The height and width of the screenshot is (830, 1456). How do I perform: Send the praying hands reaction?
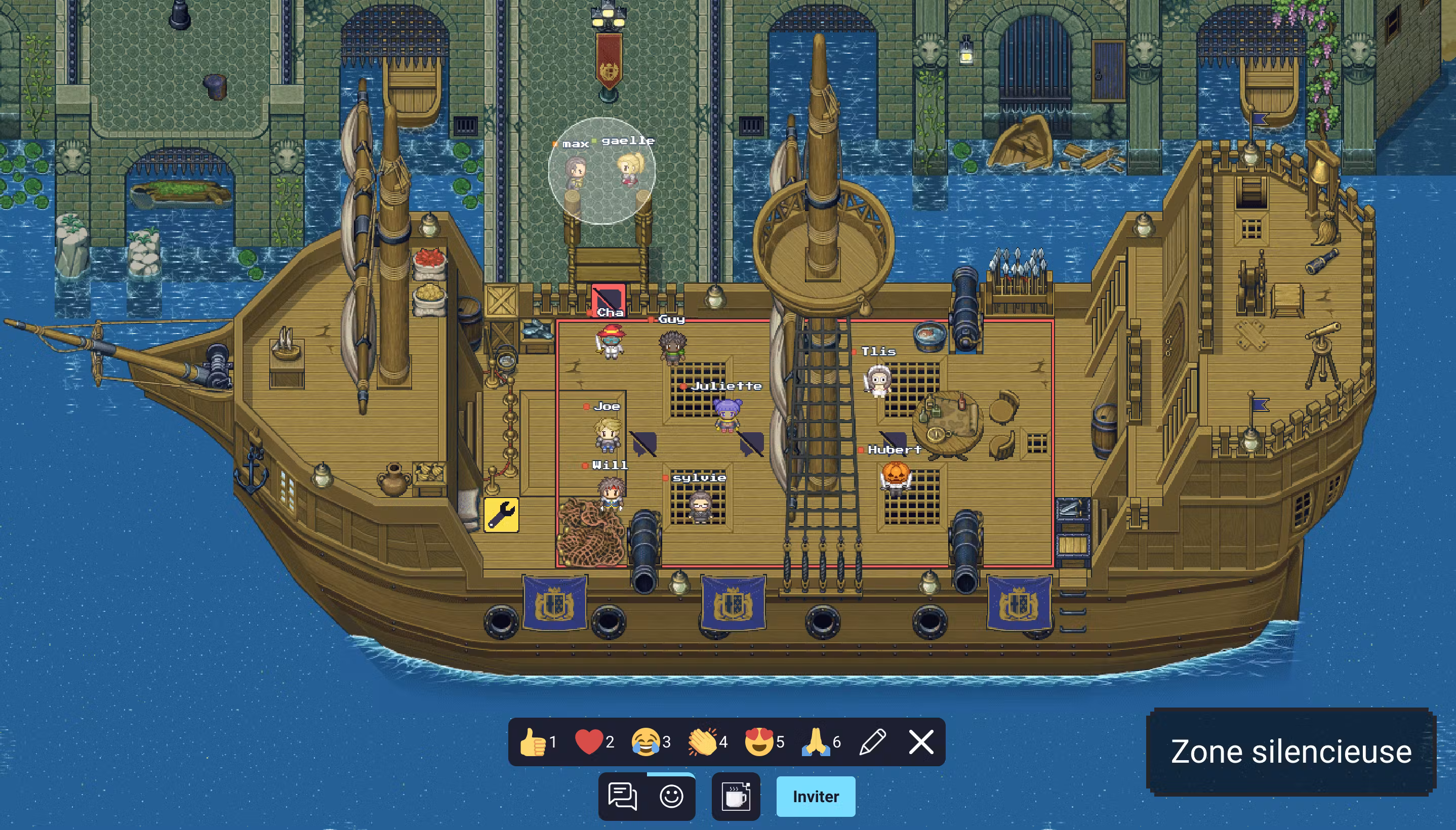coord(816,742)
